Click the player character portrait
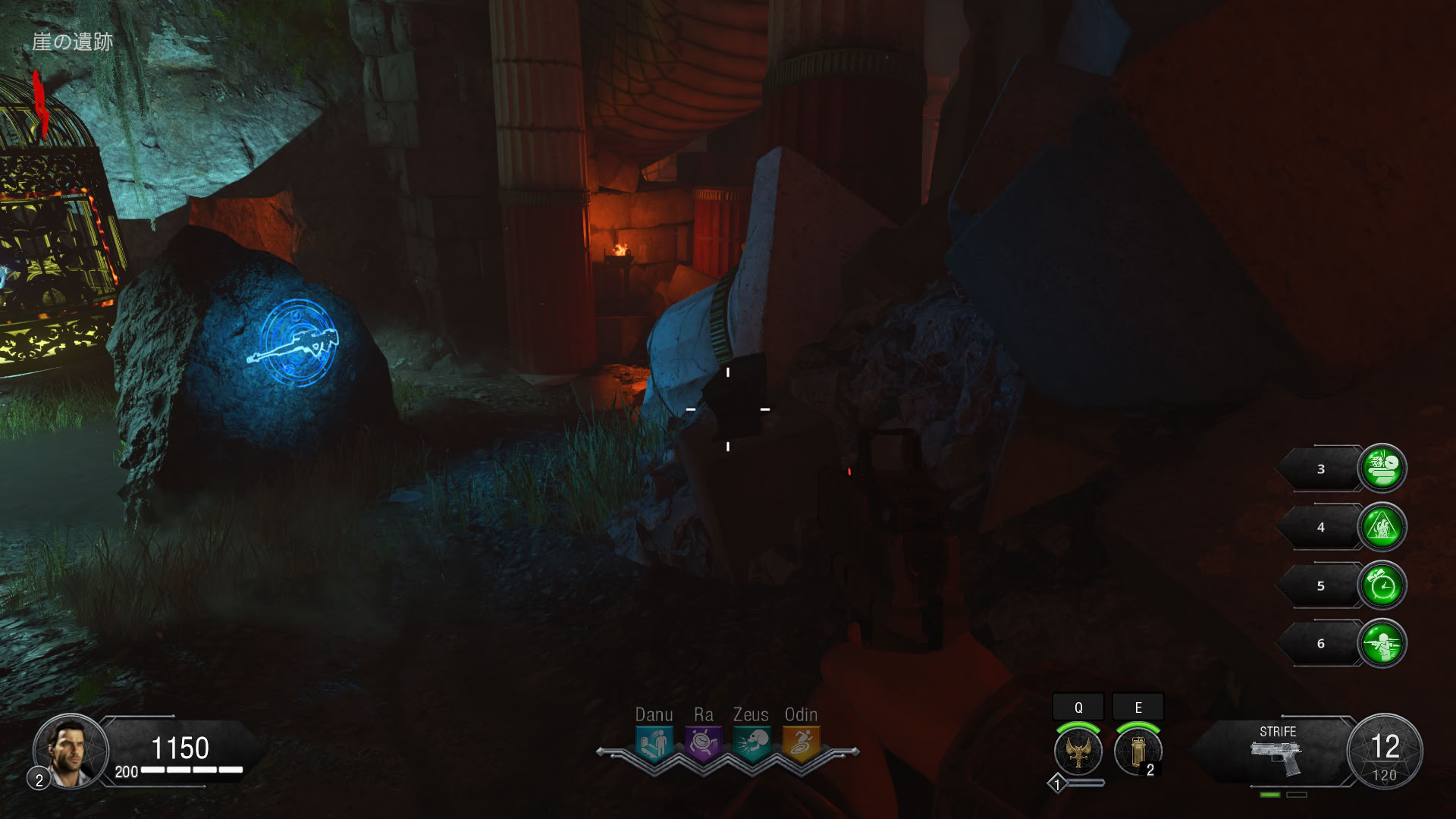Image resolution: width=1456 pixels, height=819 pixels. pos(70,751)
